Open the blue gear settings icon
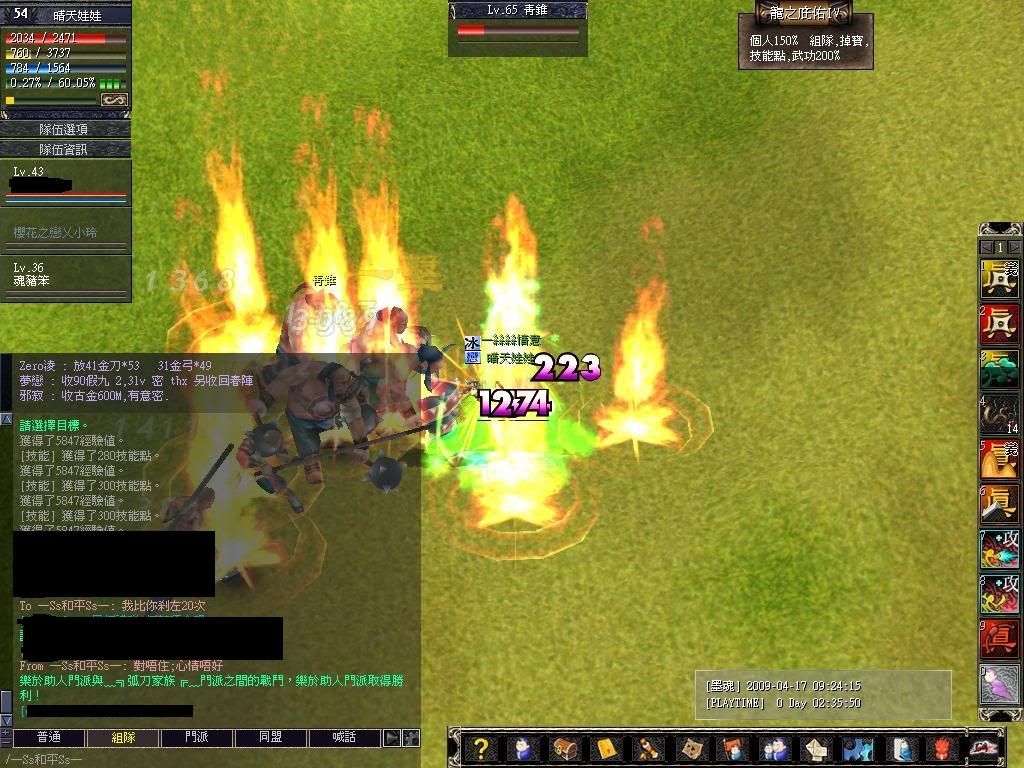 (x=856, y=748)
